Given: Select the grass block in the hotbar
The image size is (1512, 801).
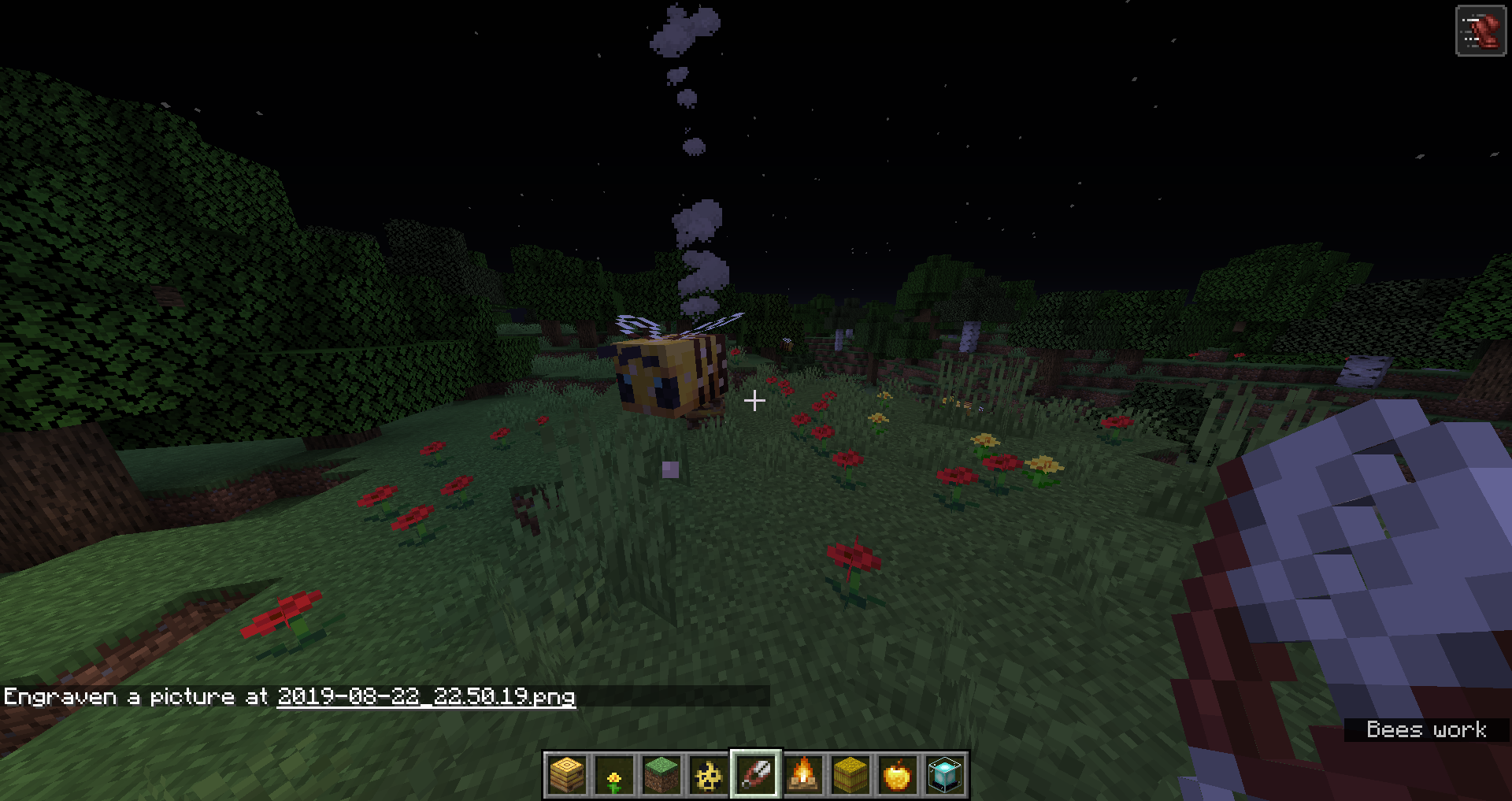Looking at the screenshot, I should tap(661, 775).
